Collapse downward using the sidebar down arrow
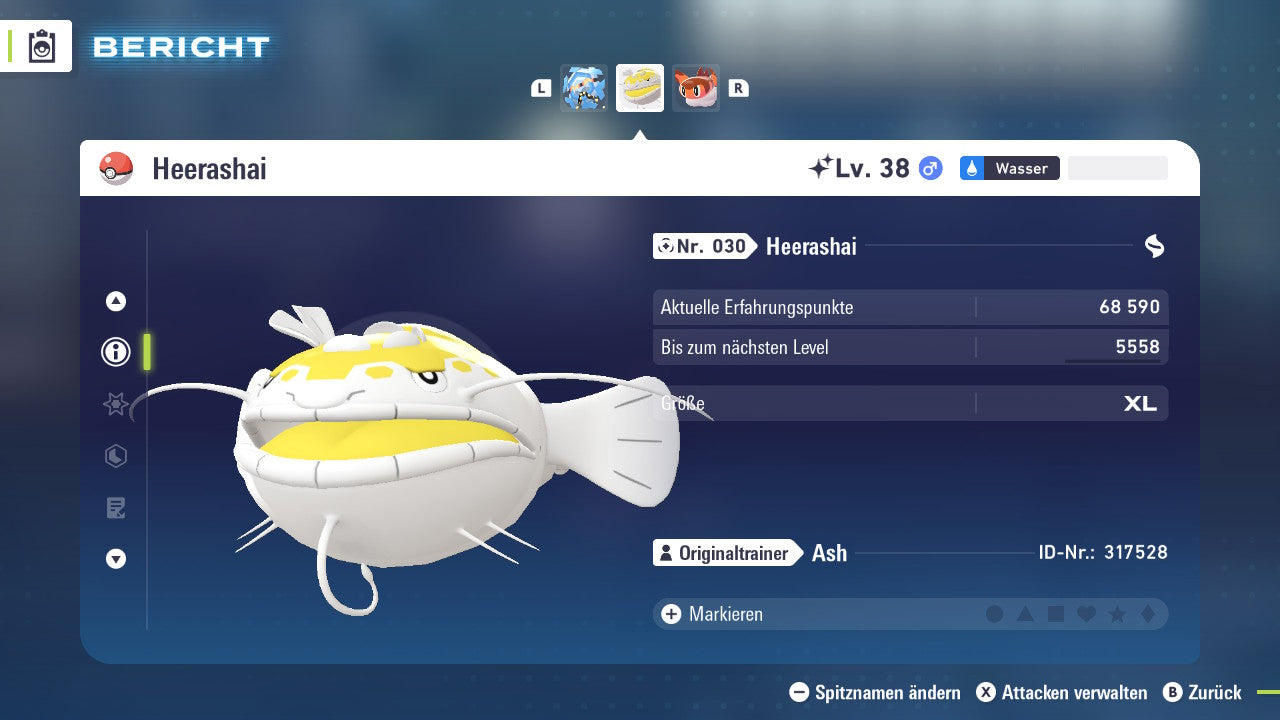 point(115,559)
